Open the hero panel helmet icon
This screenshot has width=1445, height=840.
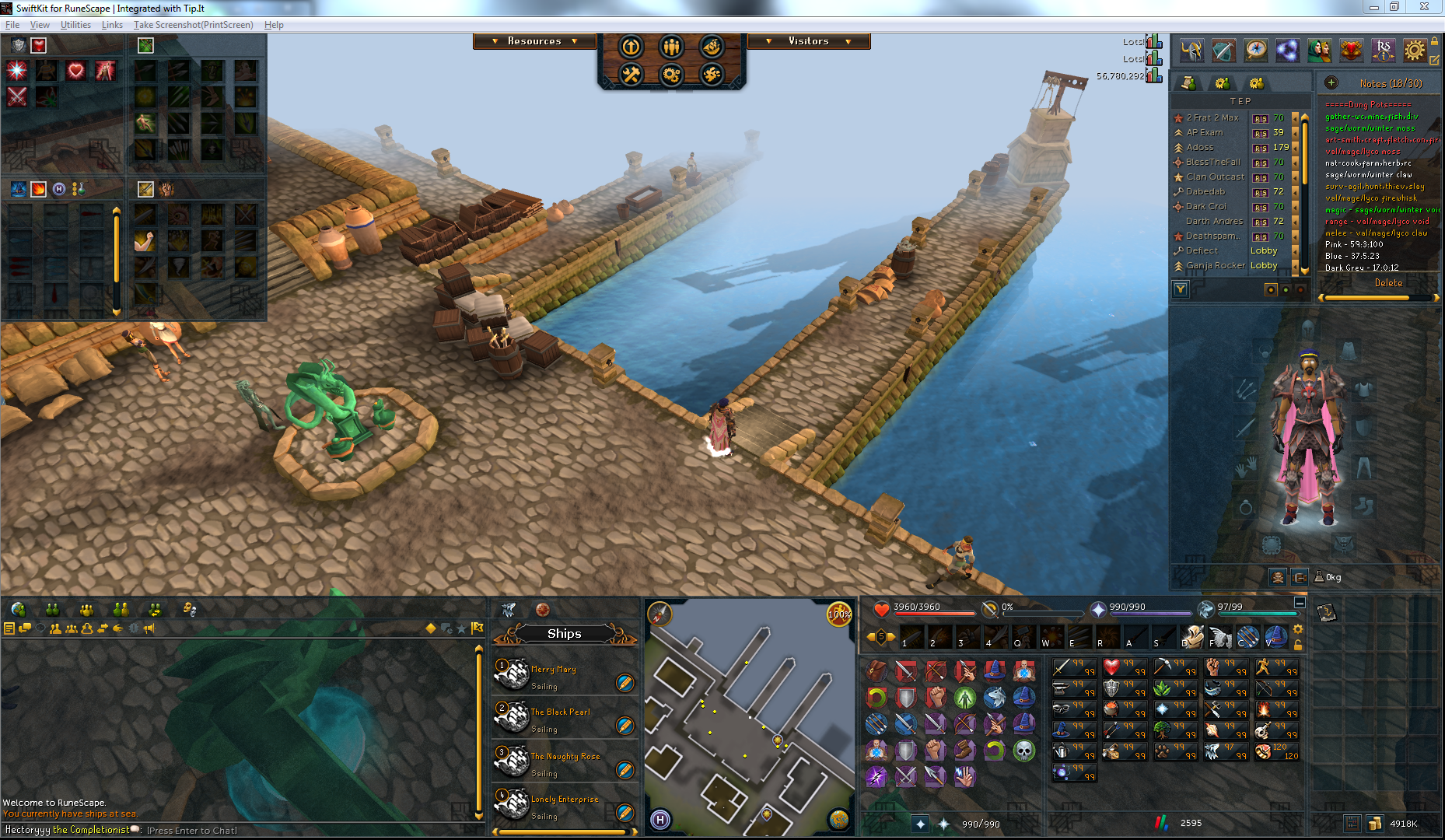tap(1191, 51)
